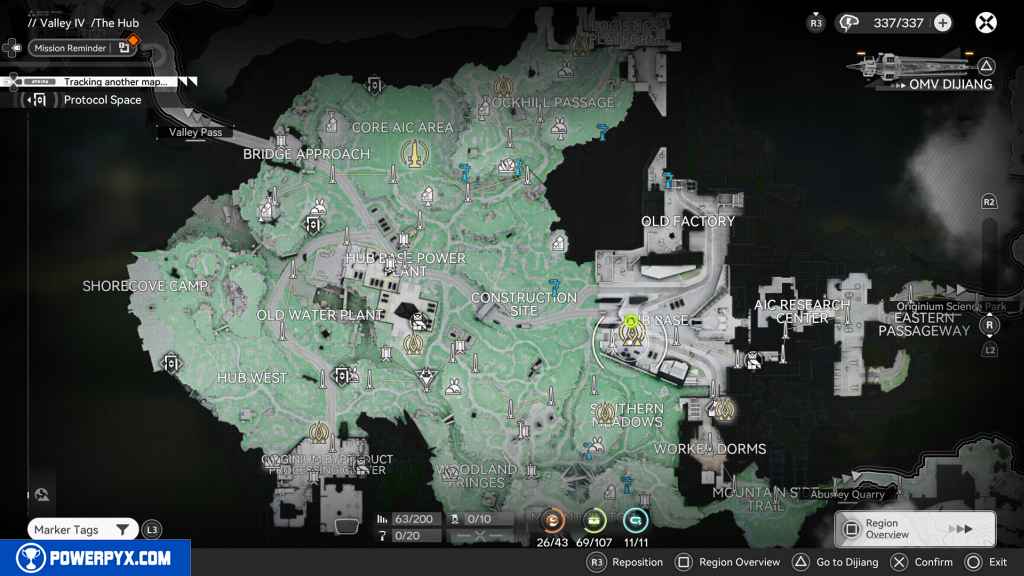Image resolution: width=1024 pixels, height=576 pixels.
Task: Select the Valley Pass map label
Action: 196,132
